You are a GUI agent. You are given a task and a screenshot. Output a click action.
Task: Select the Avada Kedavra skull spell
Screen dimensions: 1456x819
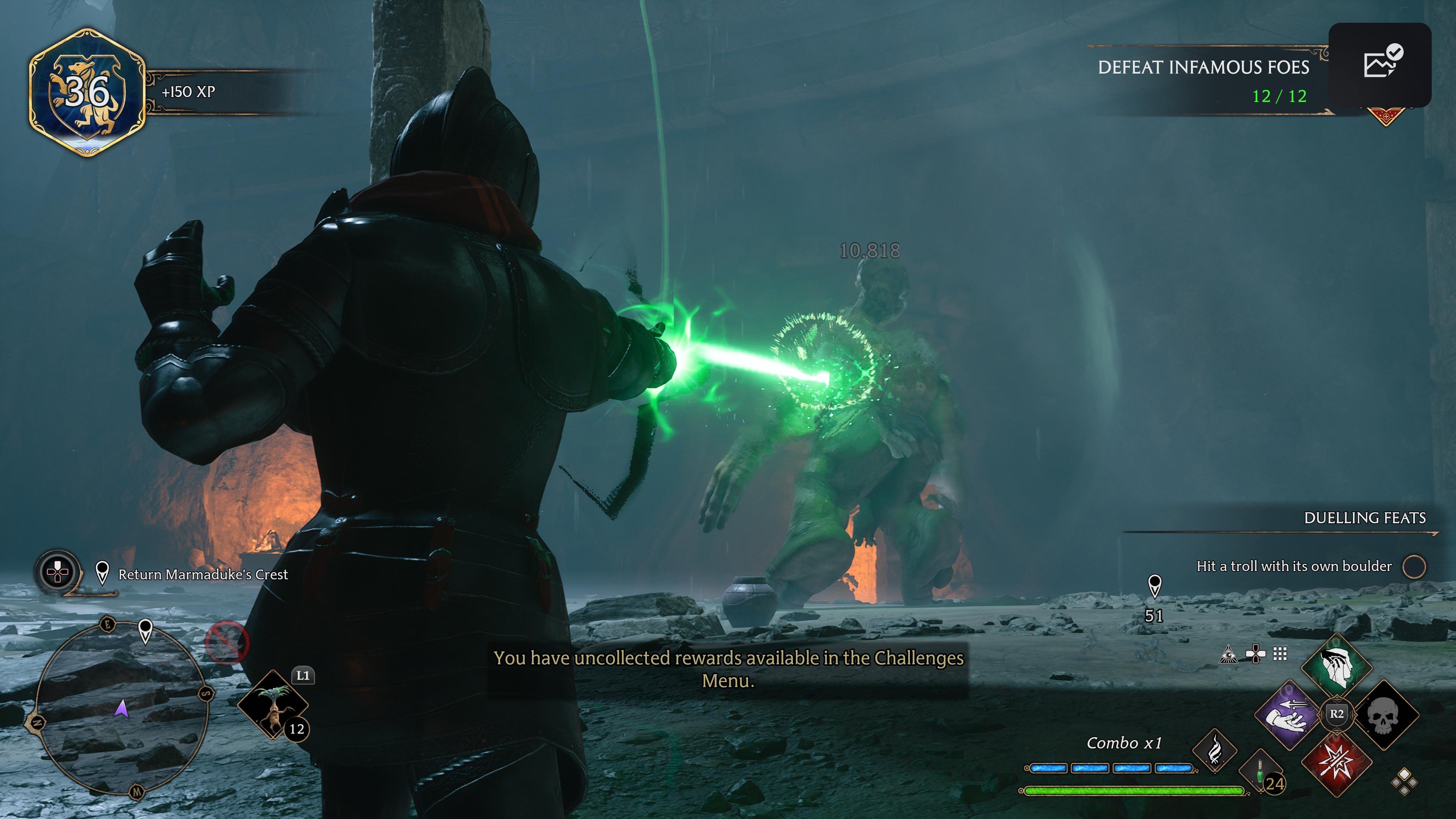pyautogui.click(x=1382, y=715)
